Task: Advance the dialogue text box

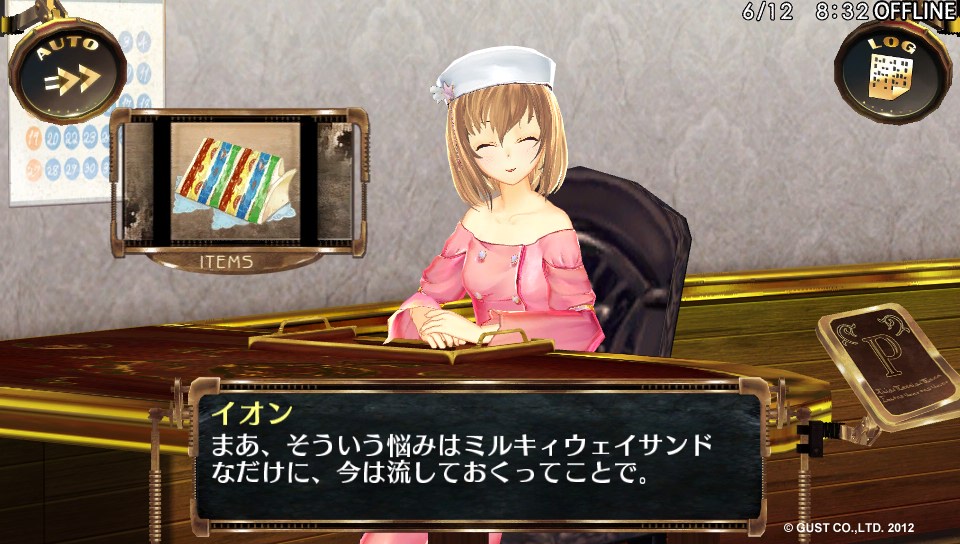Action: pyautogui.click(x=478, y=455)
